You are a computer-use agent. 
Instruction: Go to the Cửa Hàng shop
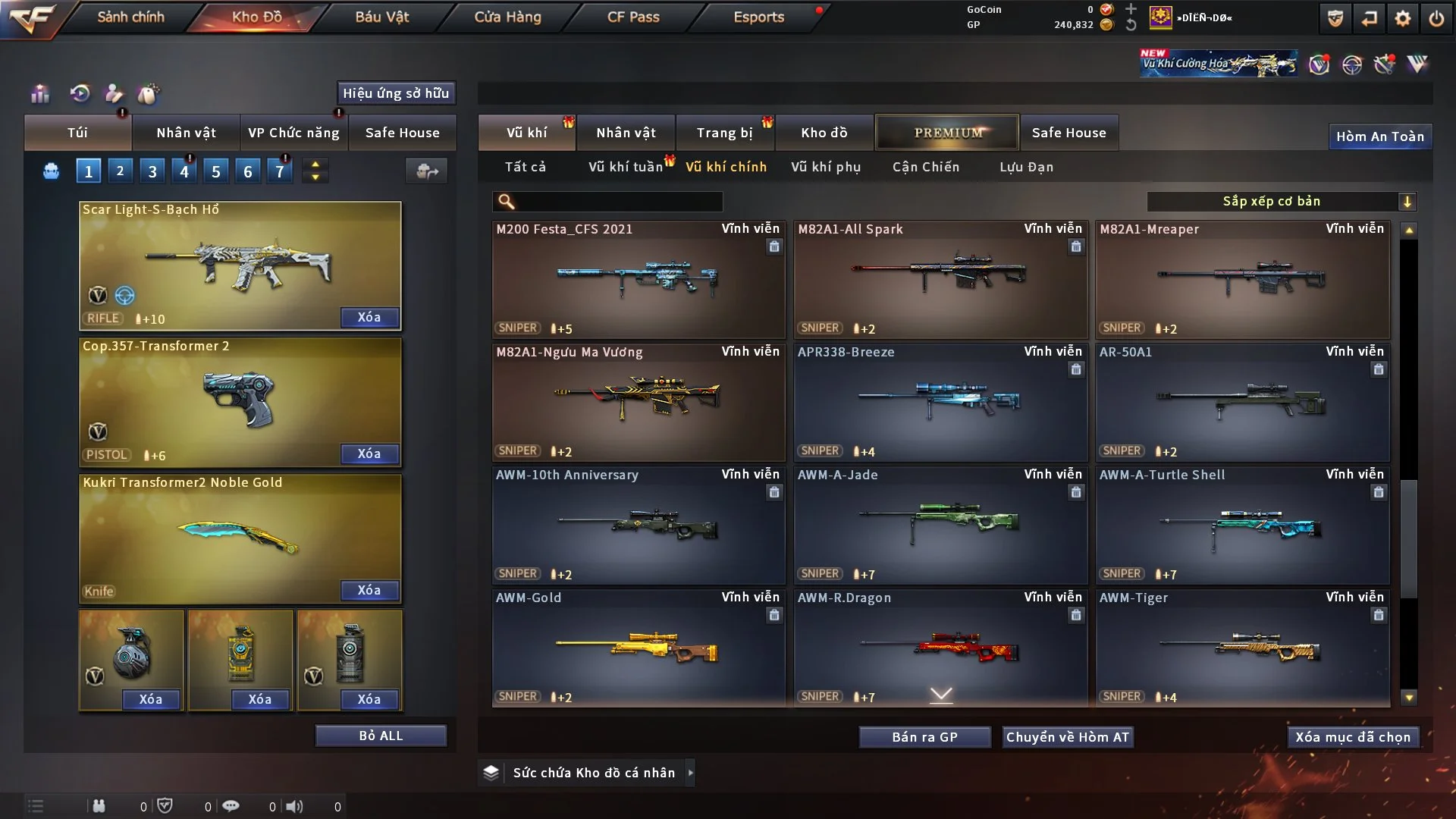(507, 17)
